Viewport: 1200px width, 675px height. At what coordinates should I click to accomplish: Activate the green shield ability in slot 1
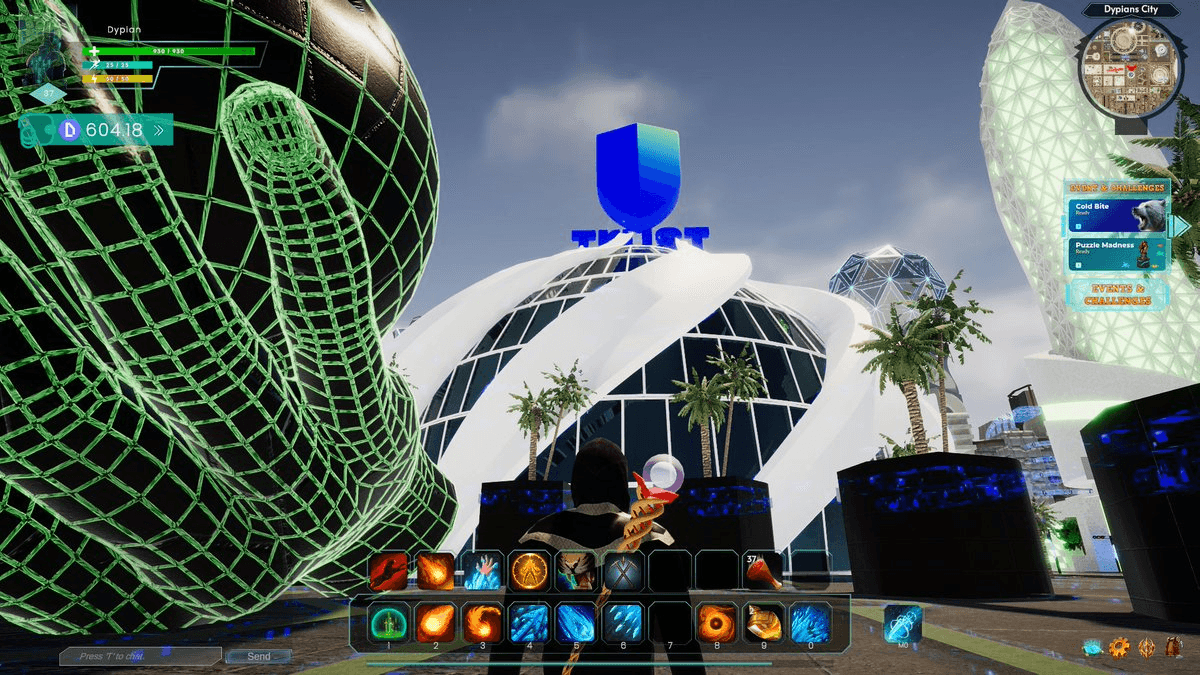coord(386,622)
